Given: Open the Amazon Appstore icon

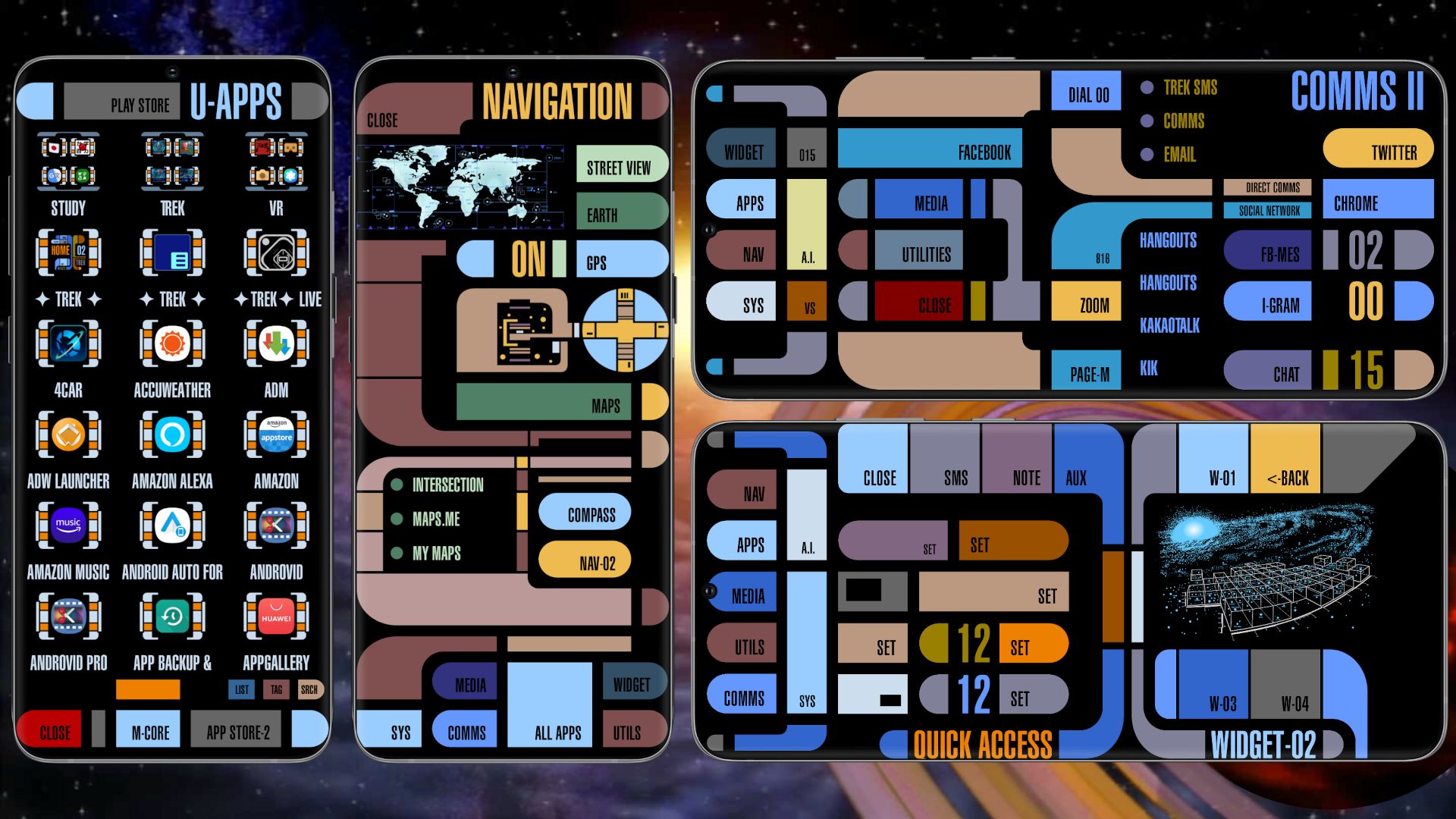Looking at the screenshot, I should (x=276, y=435).
